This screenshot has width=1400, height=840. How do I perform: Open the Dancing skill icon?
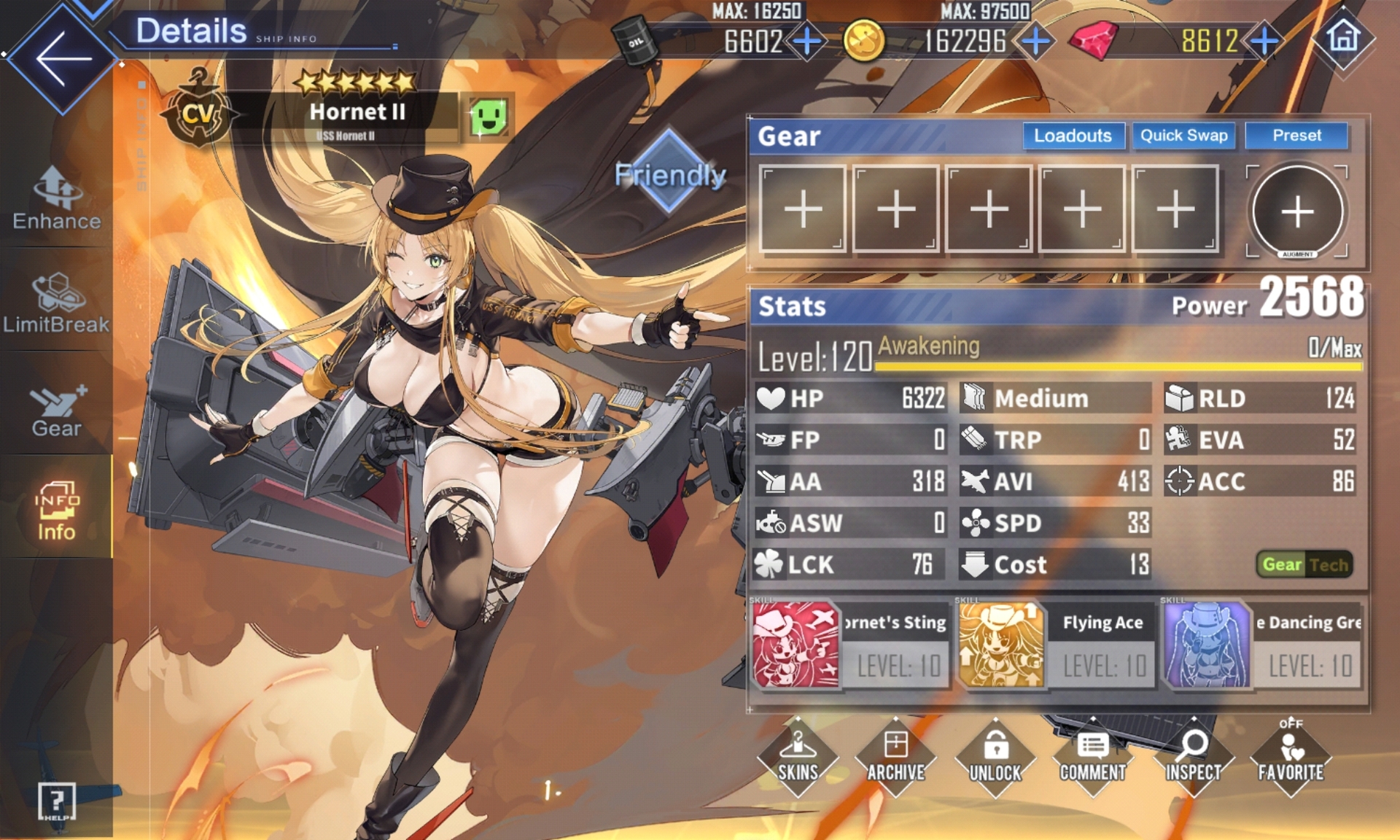point(1207,645)
